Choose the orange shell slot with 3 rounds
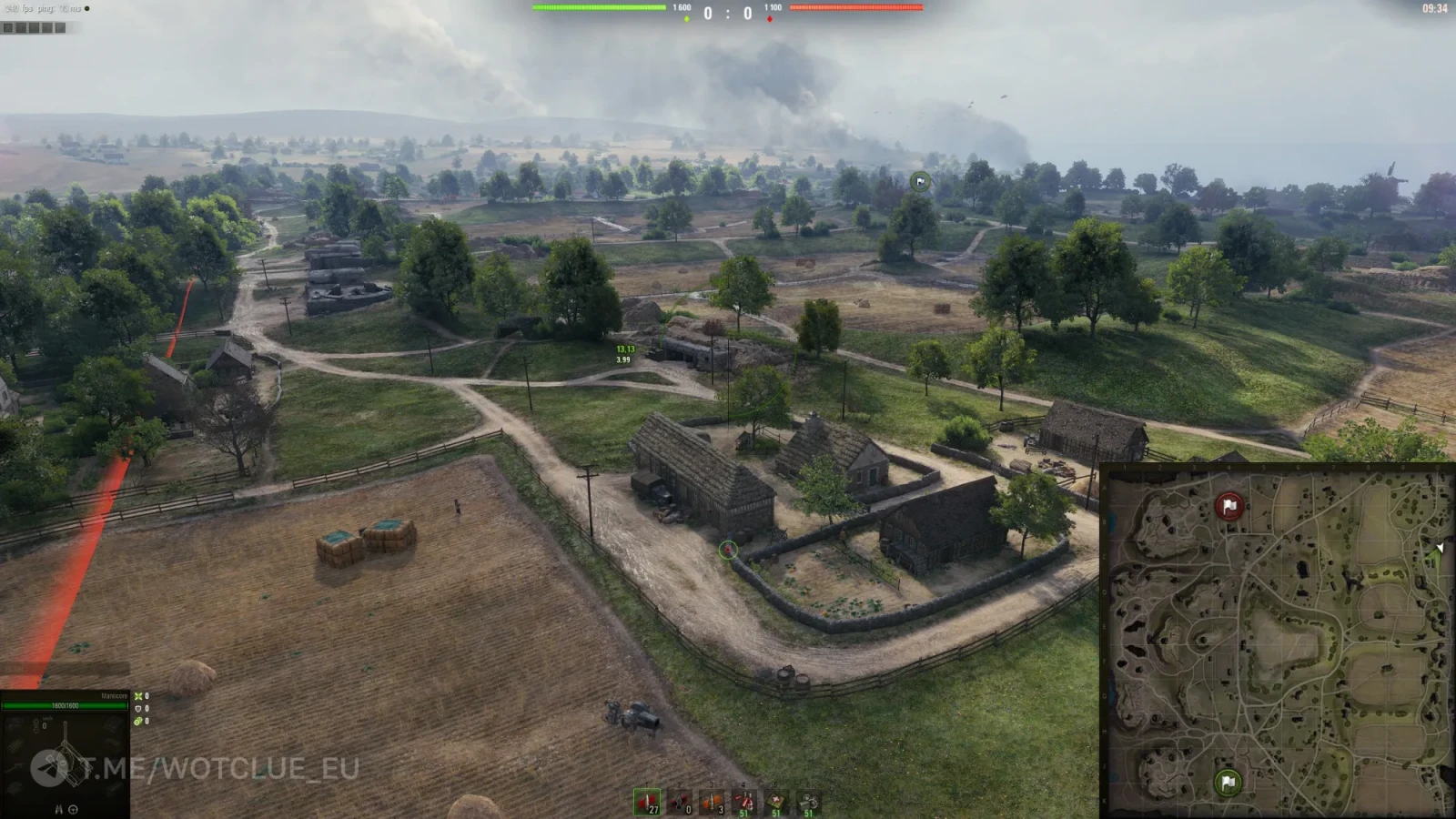 point(712,802)
